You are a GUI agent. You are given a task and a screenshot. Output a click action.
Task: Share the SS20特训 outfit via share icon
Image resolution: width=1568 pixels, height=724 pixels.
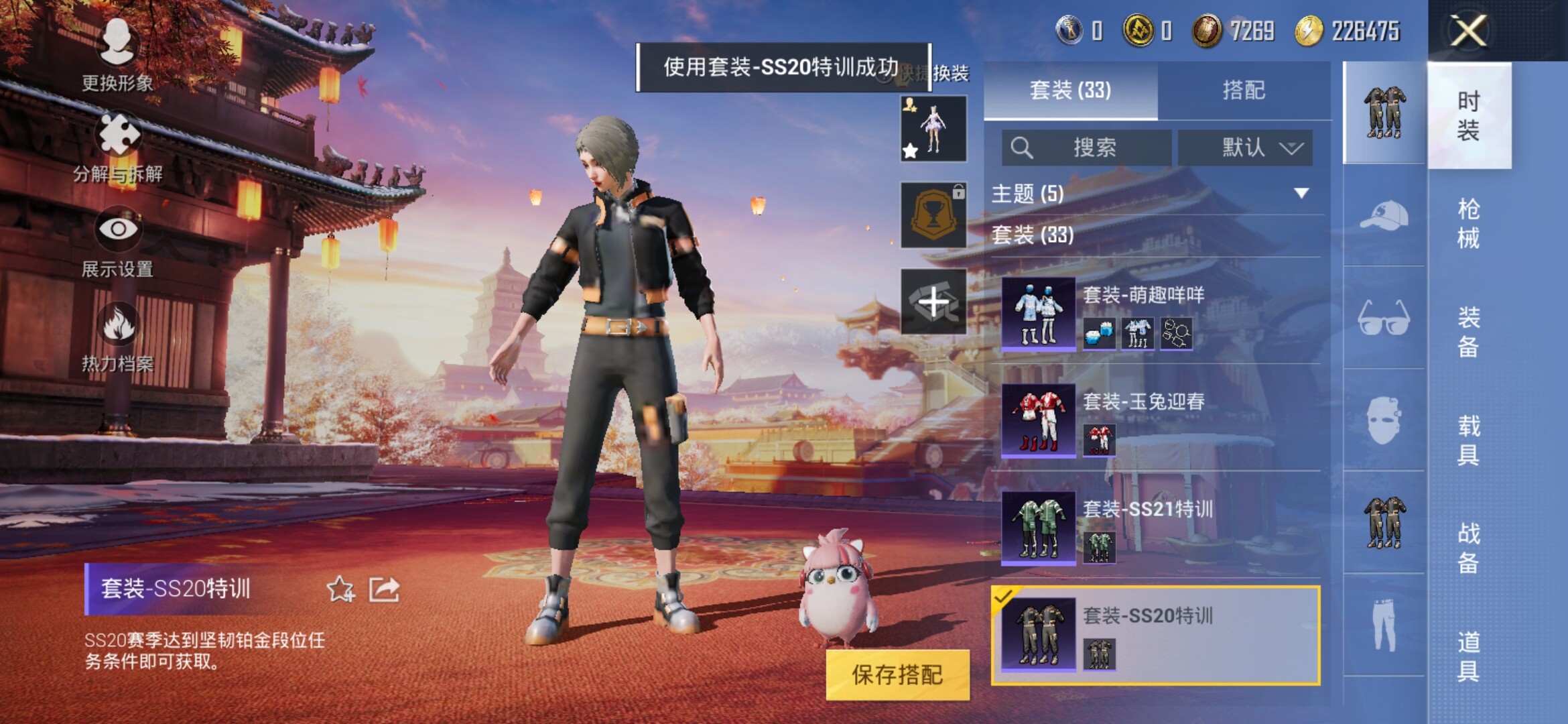pos(385,589)
